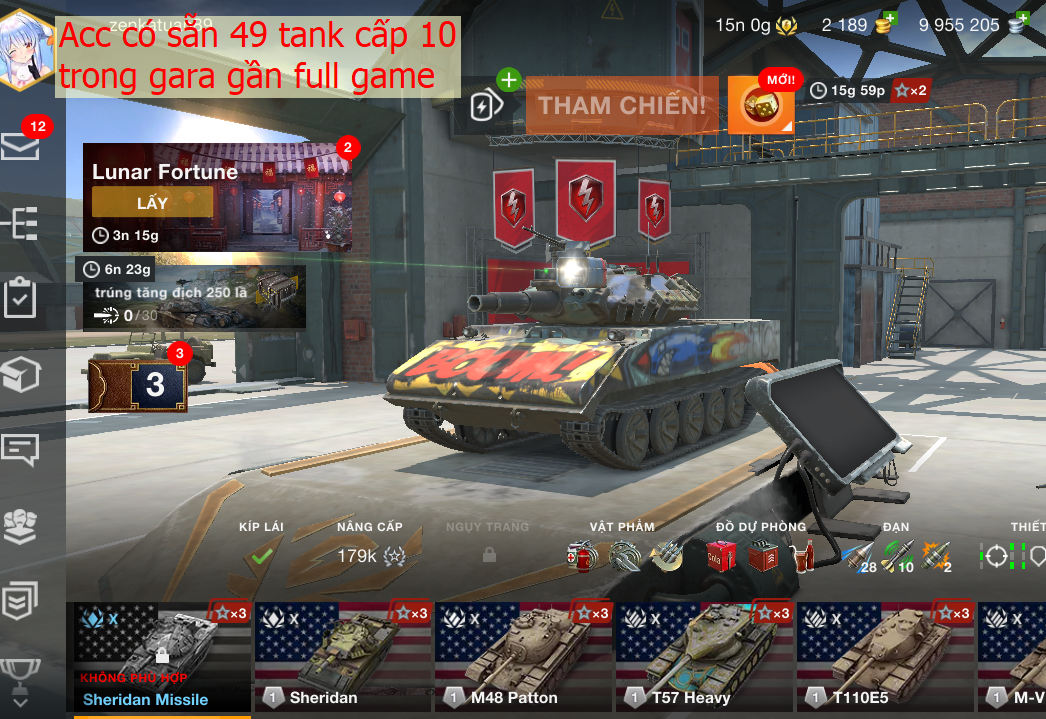The width and height of the screenshot is (1046, 719).
Task: Open the chat speech bubble icon
Action: click(x=21, y=449)
